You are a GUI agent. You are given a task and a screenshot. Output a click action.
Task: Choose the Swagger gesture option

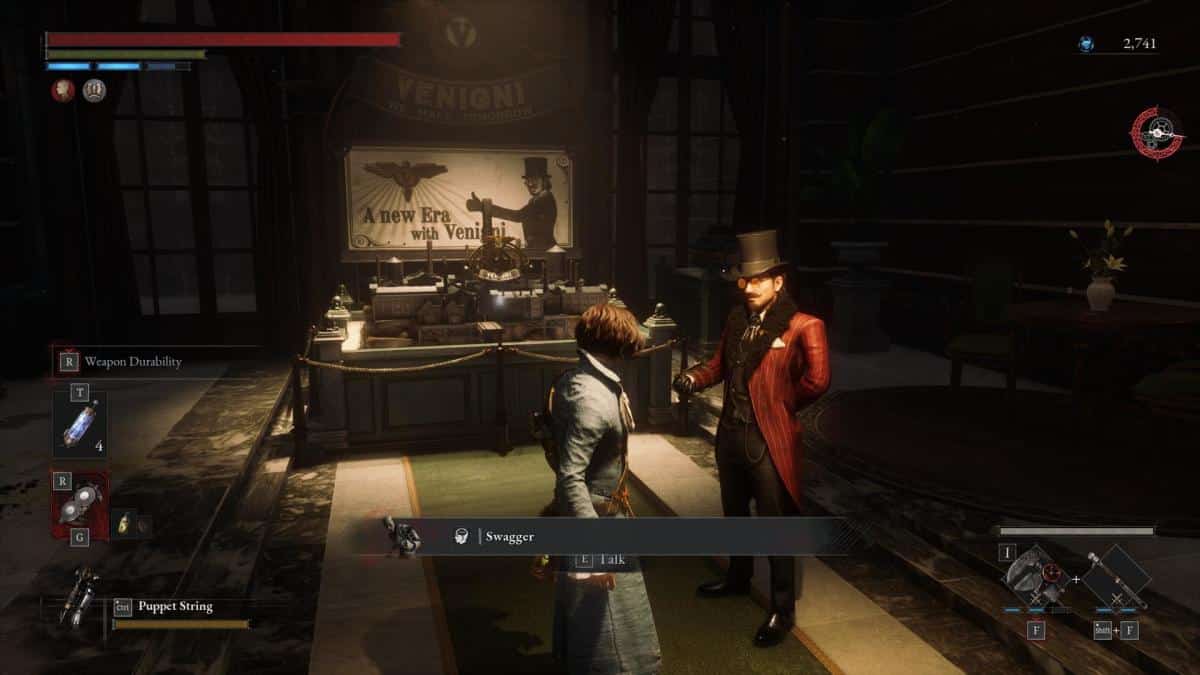[x=508, y=537]
